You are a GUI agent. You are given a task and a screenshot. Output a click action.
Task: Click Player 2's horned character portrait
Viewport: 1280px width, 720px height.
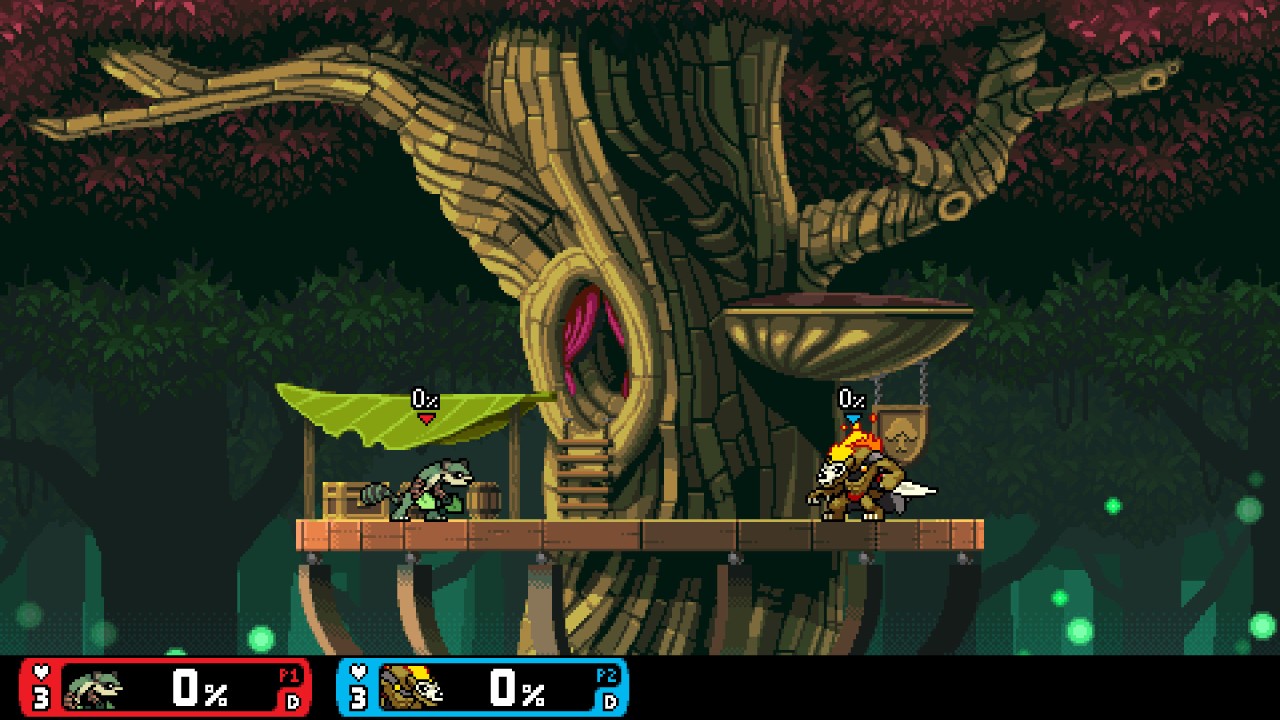tap(411, 688)
